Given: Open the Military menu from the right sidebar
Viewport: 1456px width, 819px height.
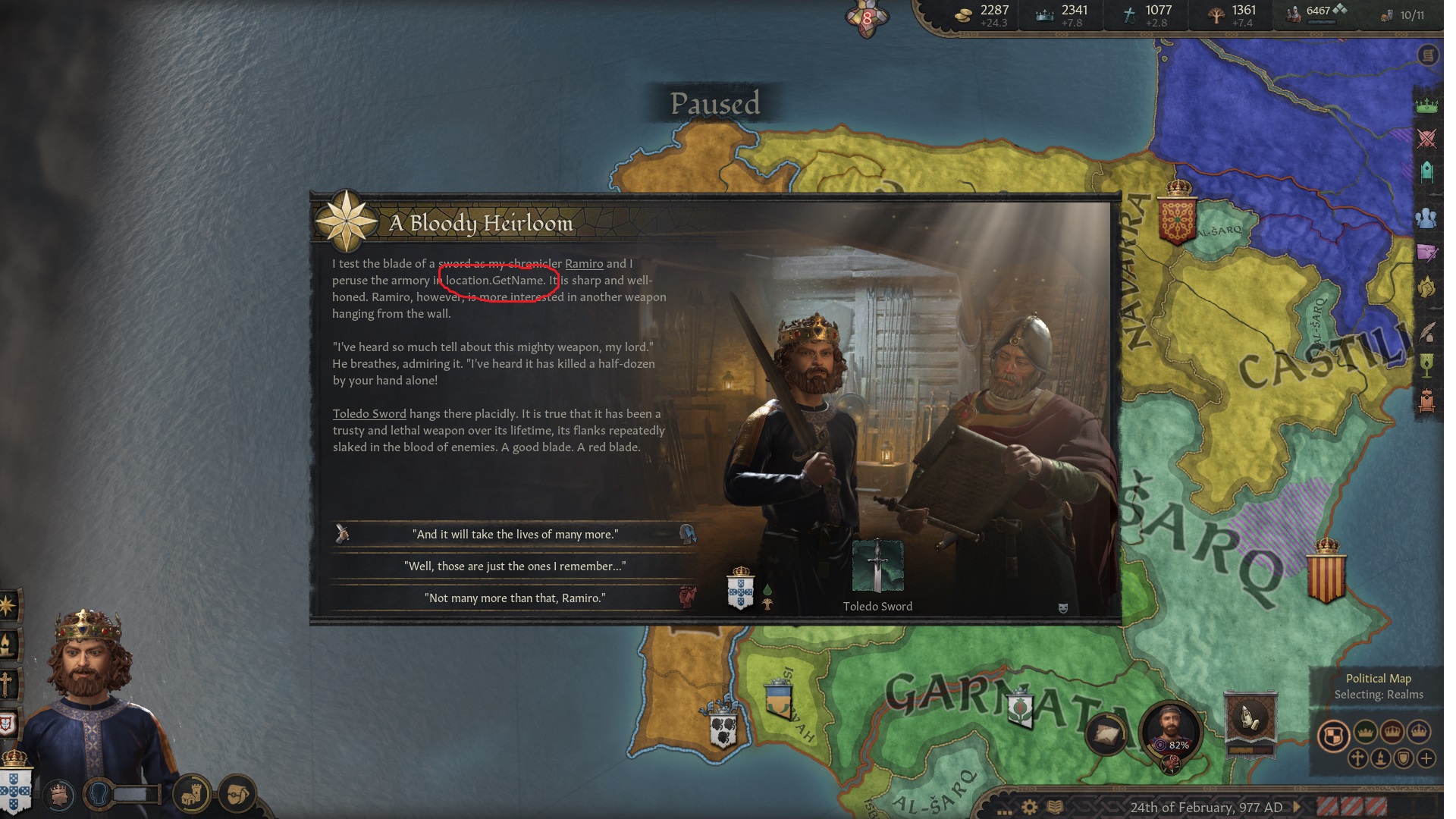Looking at the screenshot, I should point(1427,138).
